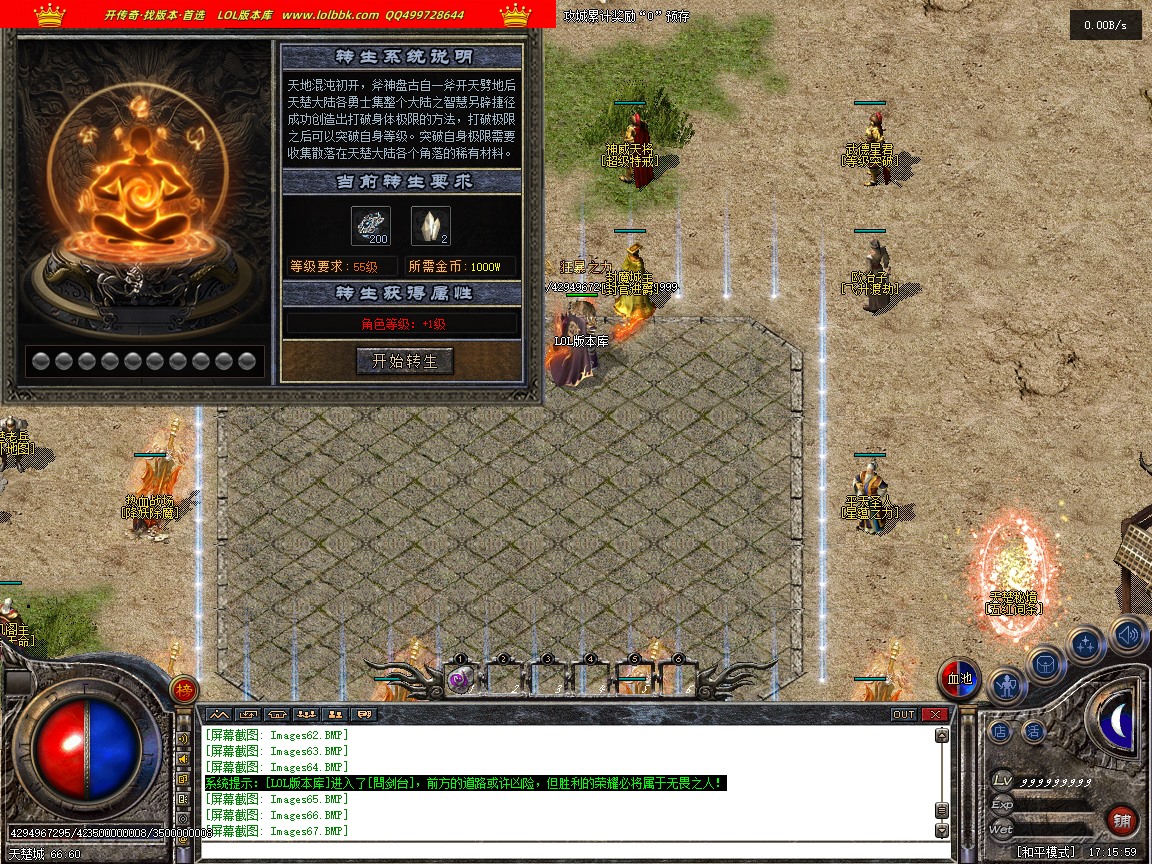Open the red 铺 stall button
The width and height of the screenshot is (1152, 864).
point(1122,822)
